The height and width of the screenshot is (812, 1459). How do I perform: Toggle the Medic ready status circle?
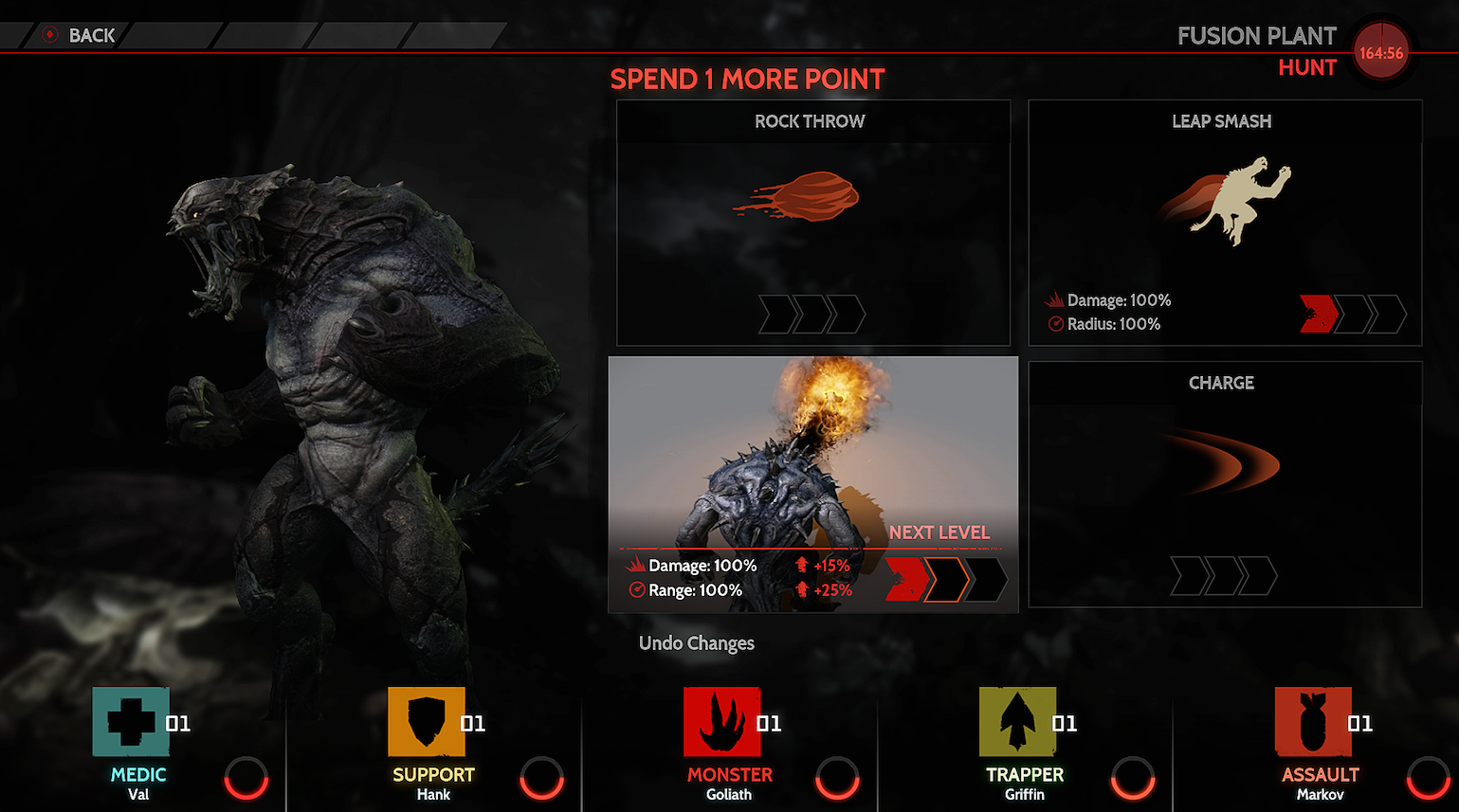(x=246, y=779)
